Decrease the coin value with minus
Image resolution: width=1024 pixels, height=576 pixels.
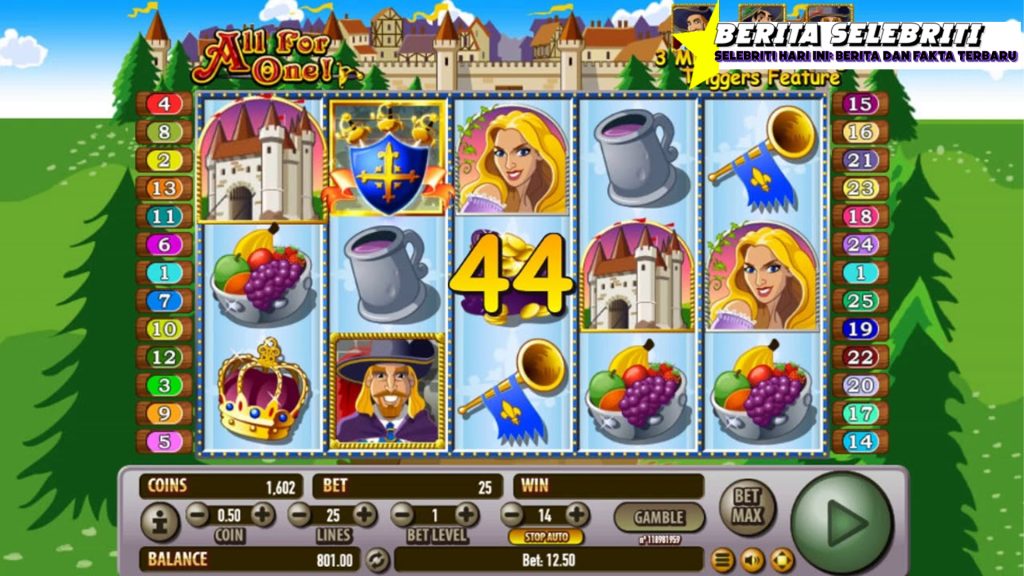(x=198, y=515)
